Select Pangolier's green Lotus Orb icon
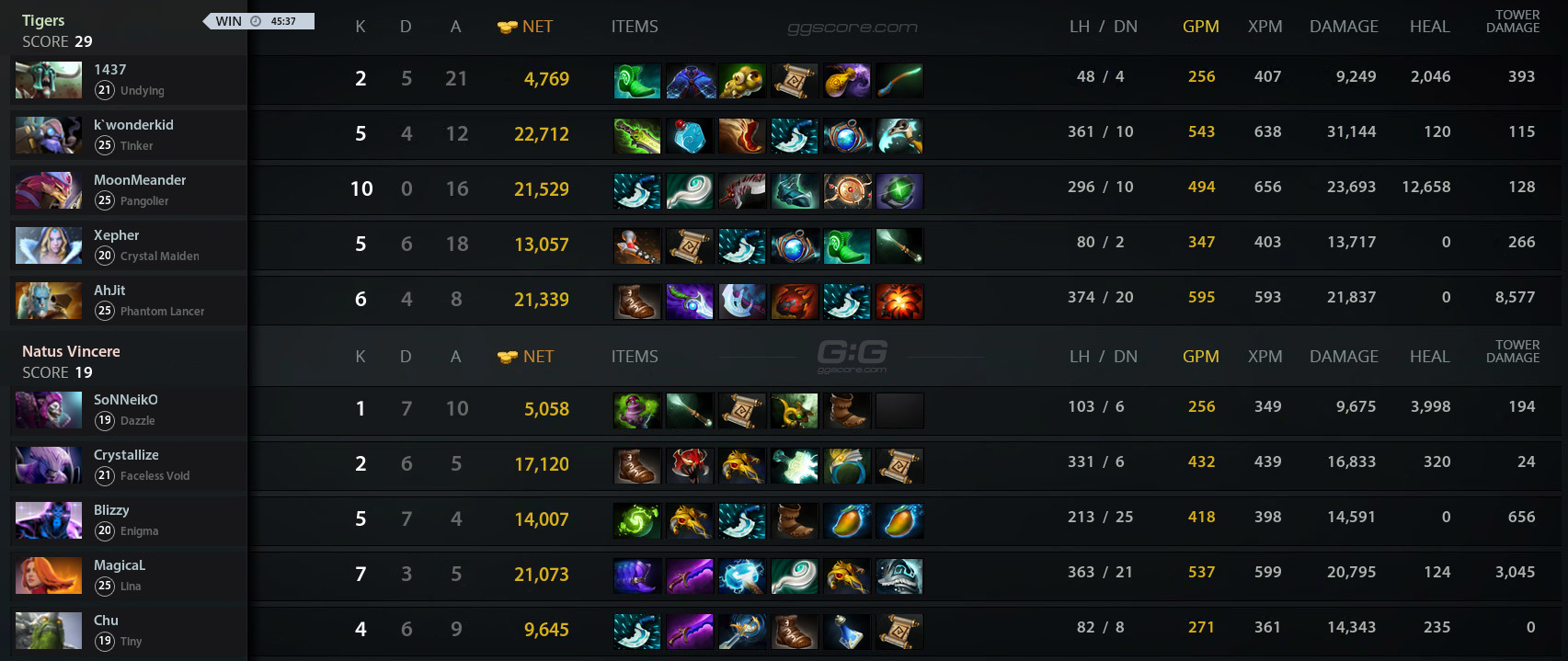The image size is (1568, 661). 899,191
